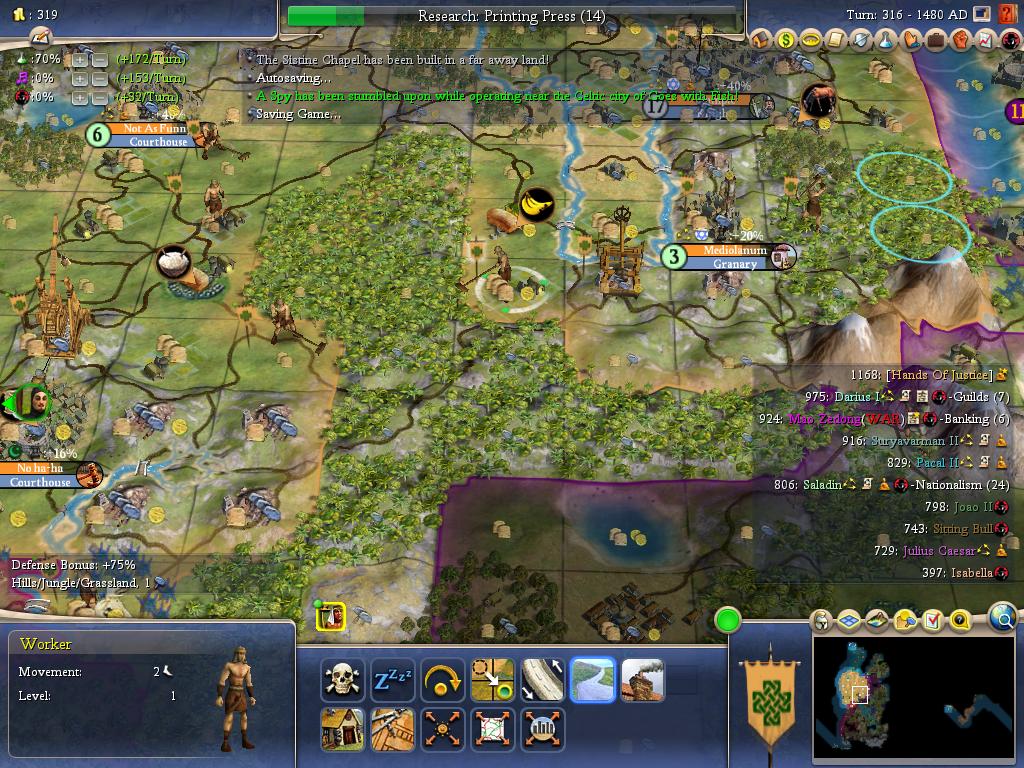
Task: Open the Globe View magnifier button
Action: tap(1003, 618)
